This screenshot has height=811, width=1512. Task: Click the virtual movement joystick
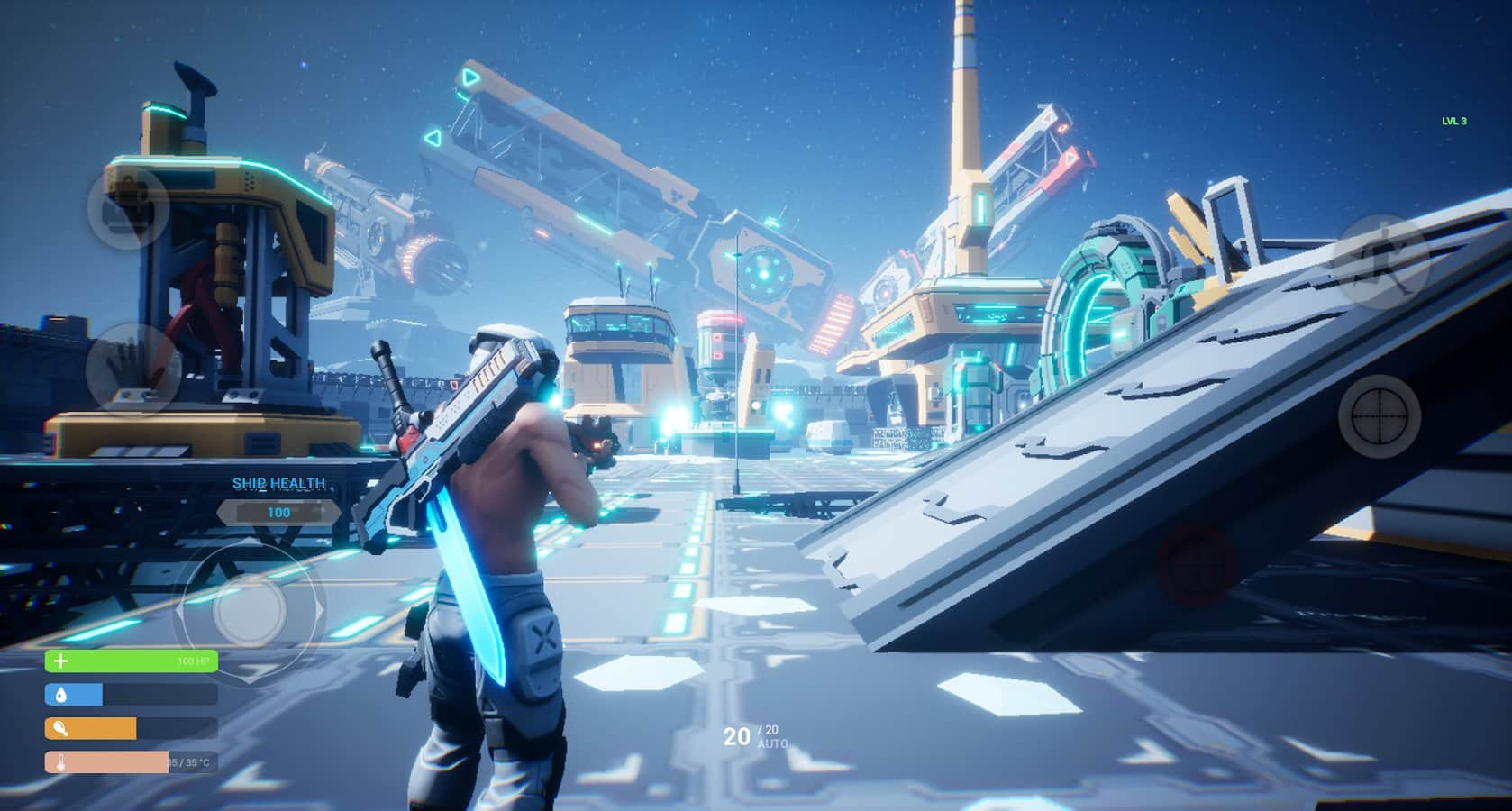pos(250,610)
